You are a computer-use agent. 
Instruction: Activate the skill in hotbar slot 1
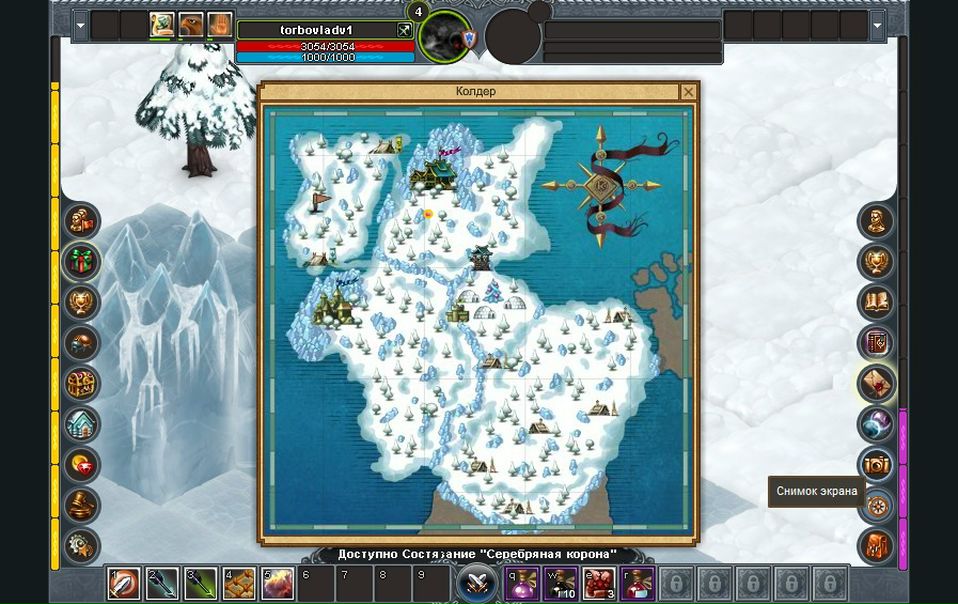124,582
